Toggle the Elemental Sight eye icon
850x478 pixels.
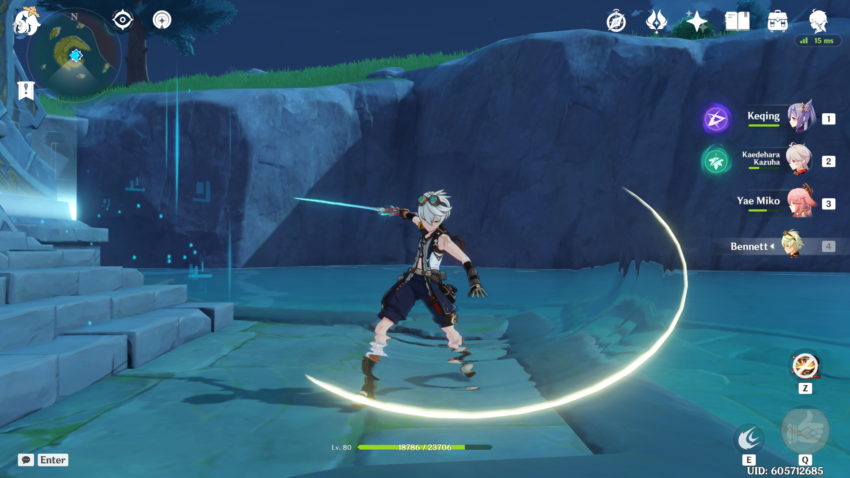(123, 20)
